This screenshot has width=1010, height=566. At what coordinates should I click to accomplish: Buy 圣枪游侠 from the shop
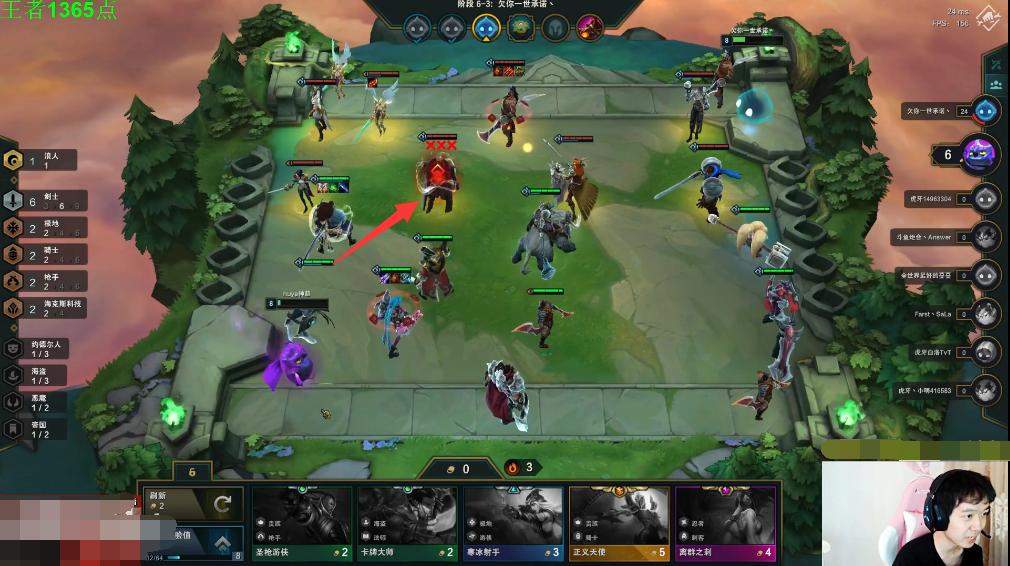pyautogui.click(x=301, y=521)
